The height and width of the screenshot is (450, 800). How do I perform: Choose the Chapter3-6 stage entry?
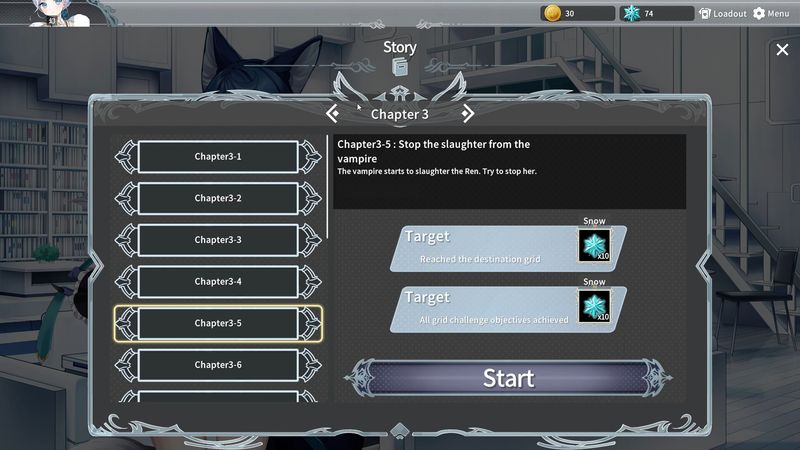(218, 365)
